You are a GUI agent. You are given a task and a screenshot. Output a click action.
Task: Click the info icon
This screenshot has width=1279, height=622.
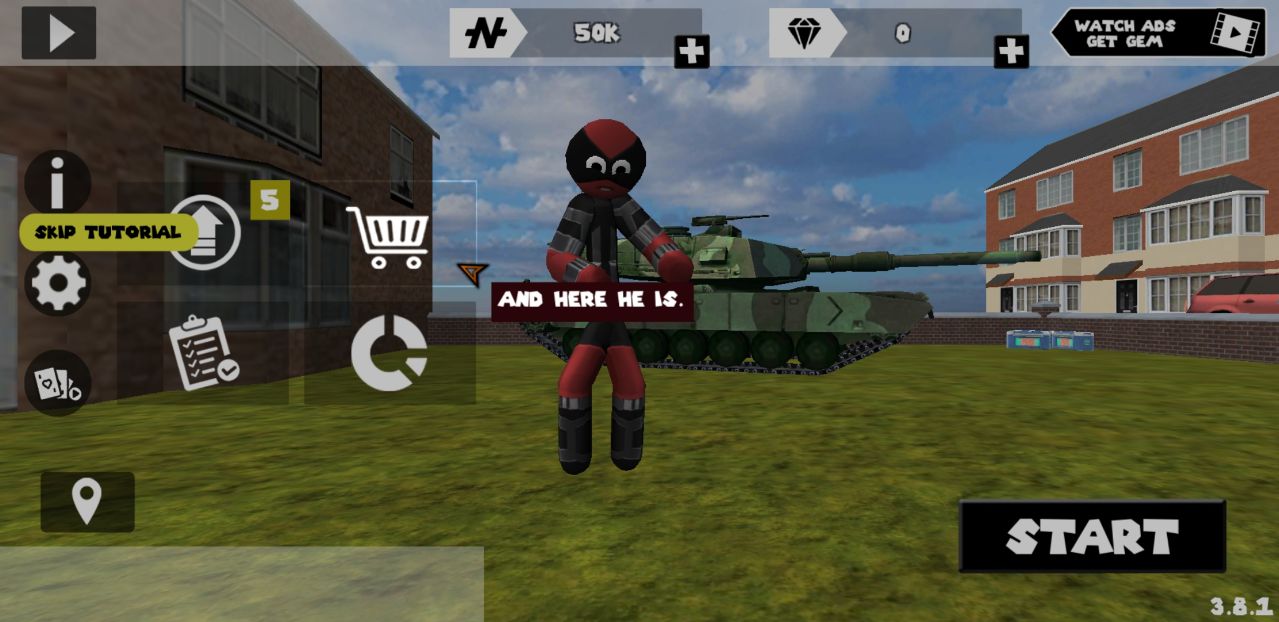click(58, 182)
